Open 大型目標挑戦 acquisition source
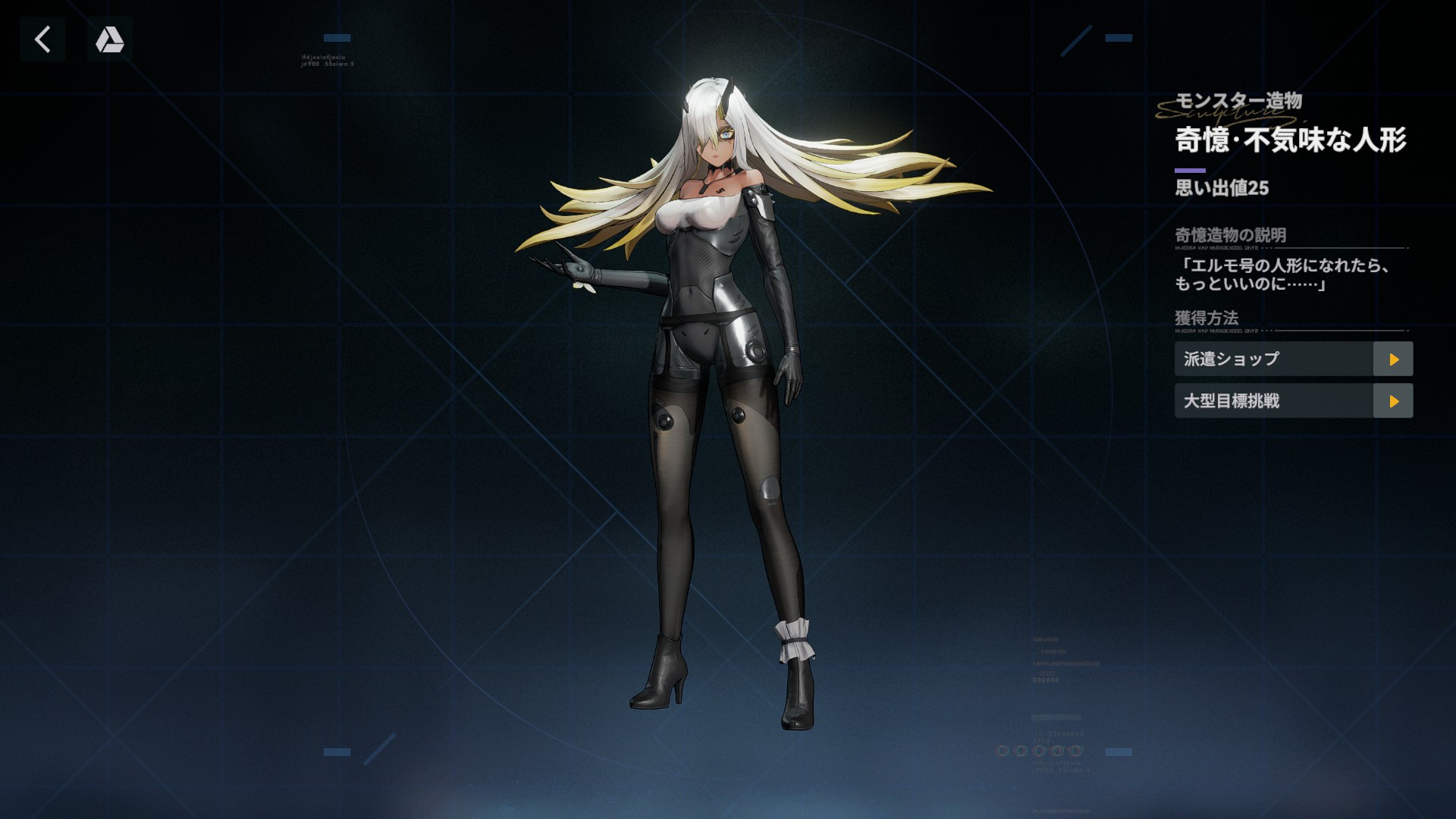The width and height of the screenshot is (1456, 819). pos(1392,401)
